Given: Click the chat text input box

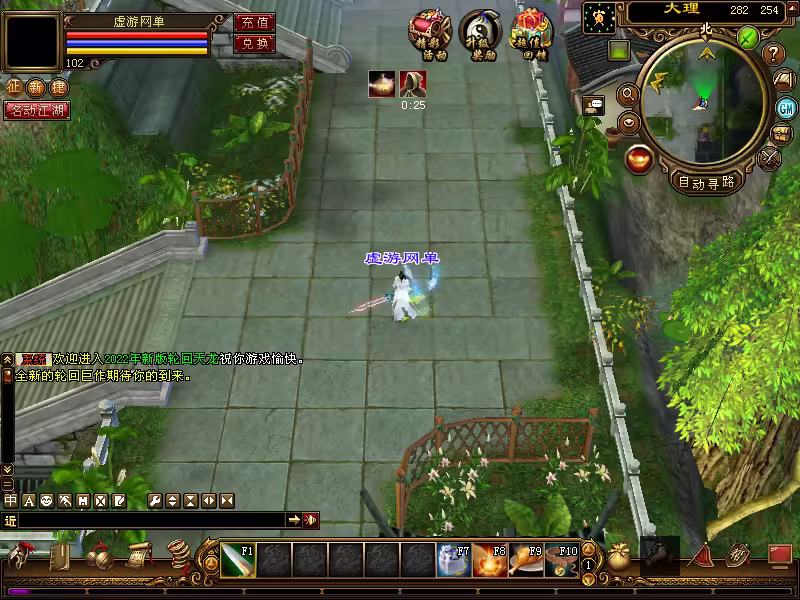Looking at the screenshot, I should click(x=150, y=520).
